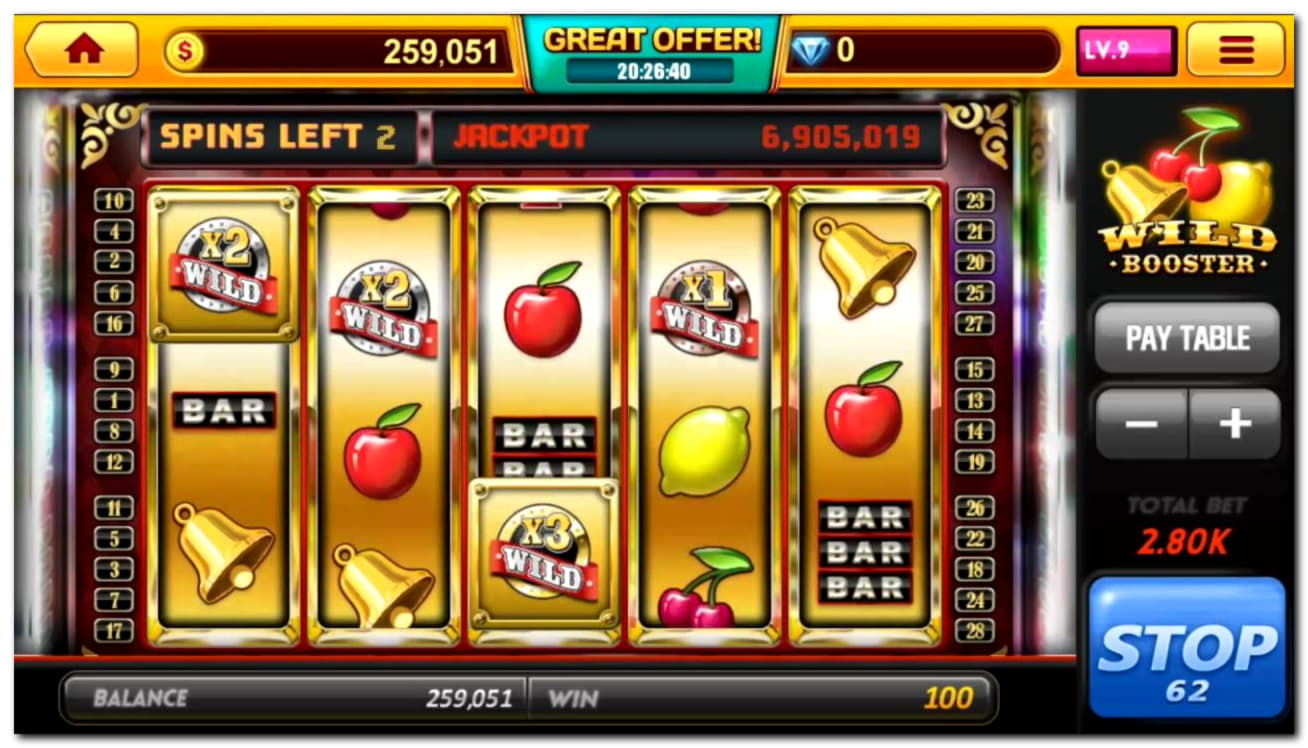Stop the auto spin
The height and width of the screenshot is (748, 1308).
[x=1186, y=648]
